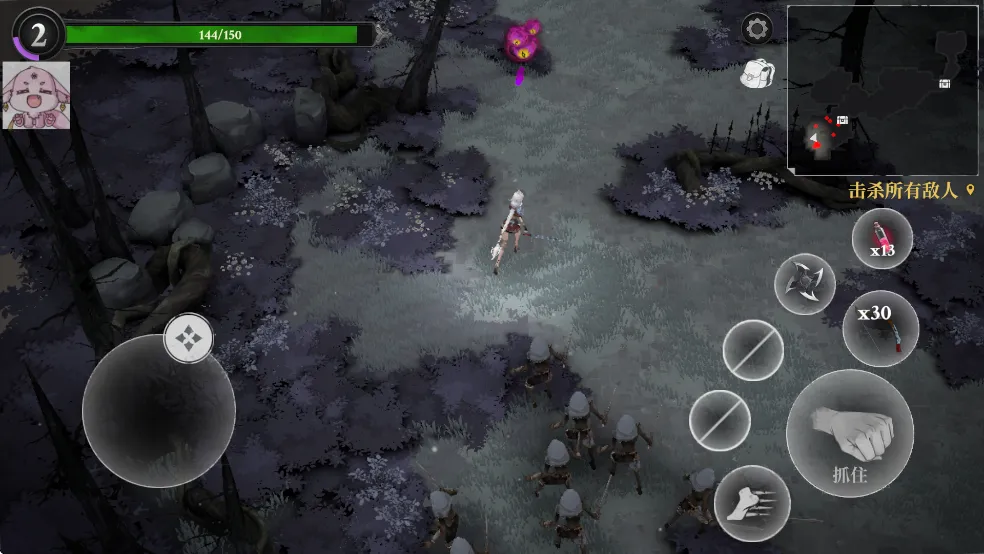Select the 击杀所有敌人 objective tracker
984x554 pixels.
point(910,190)
